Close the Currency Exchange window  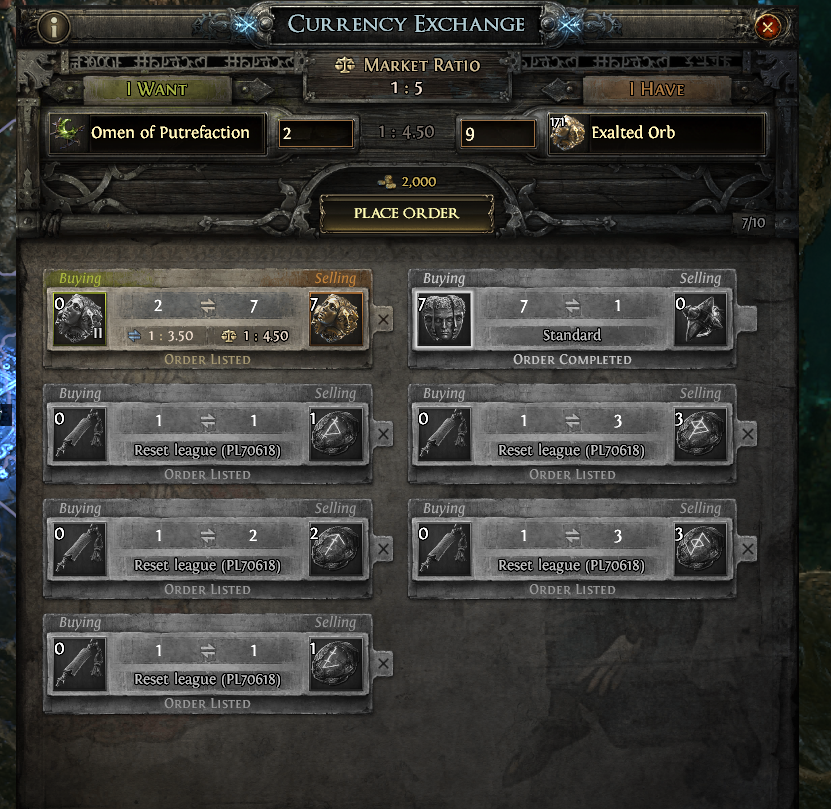coord(768,27)
